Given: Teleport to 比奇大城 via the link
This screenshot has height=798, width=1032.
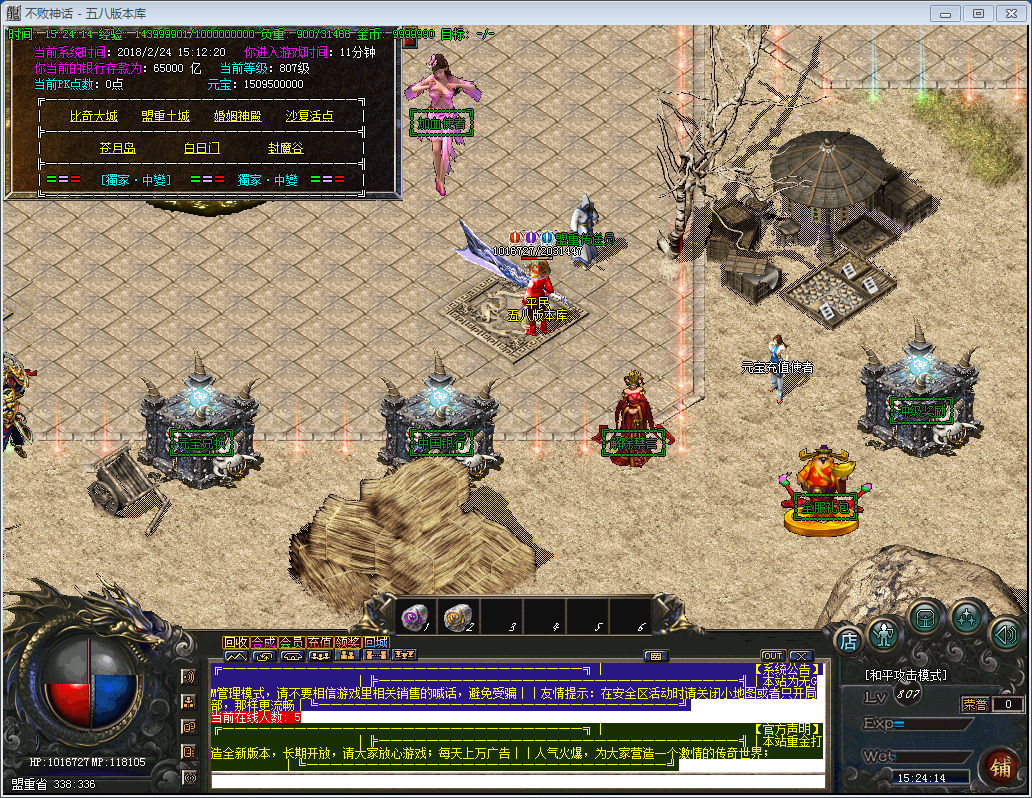Looking at the screenshot, I should [x=94, y=116].
